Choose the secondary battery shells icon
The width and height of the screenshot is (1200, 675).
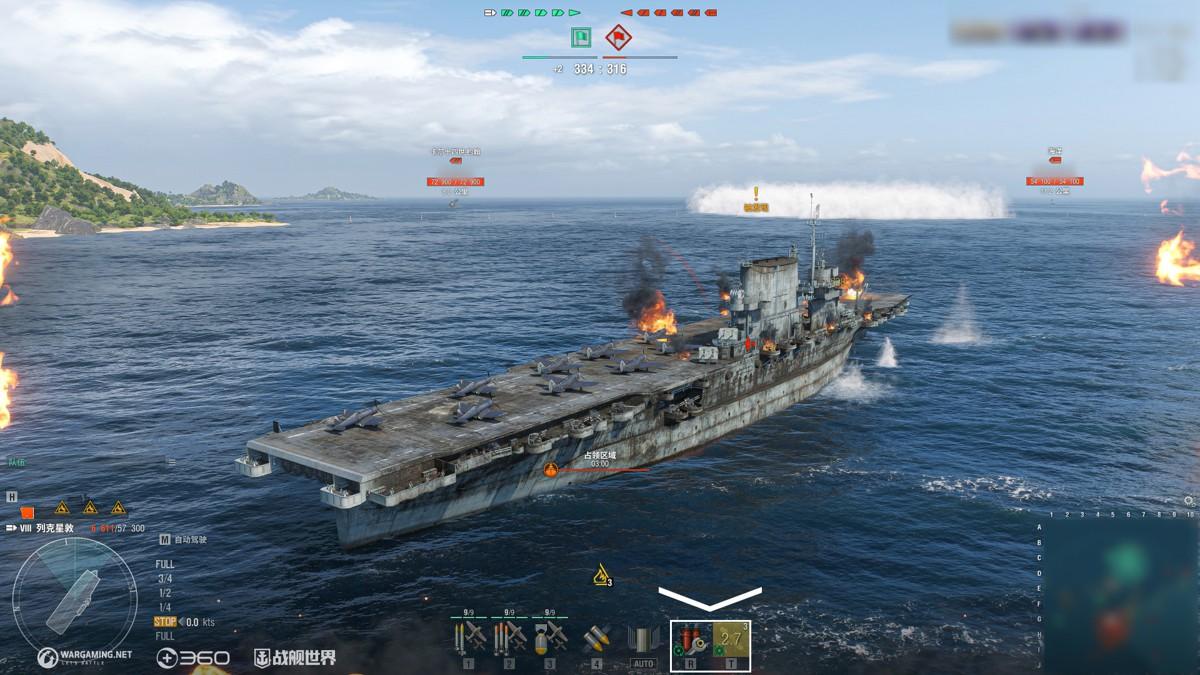pyautogui.click(x=597, y=638)
